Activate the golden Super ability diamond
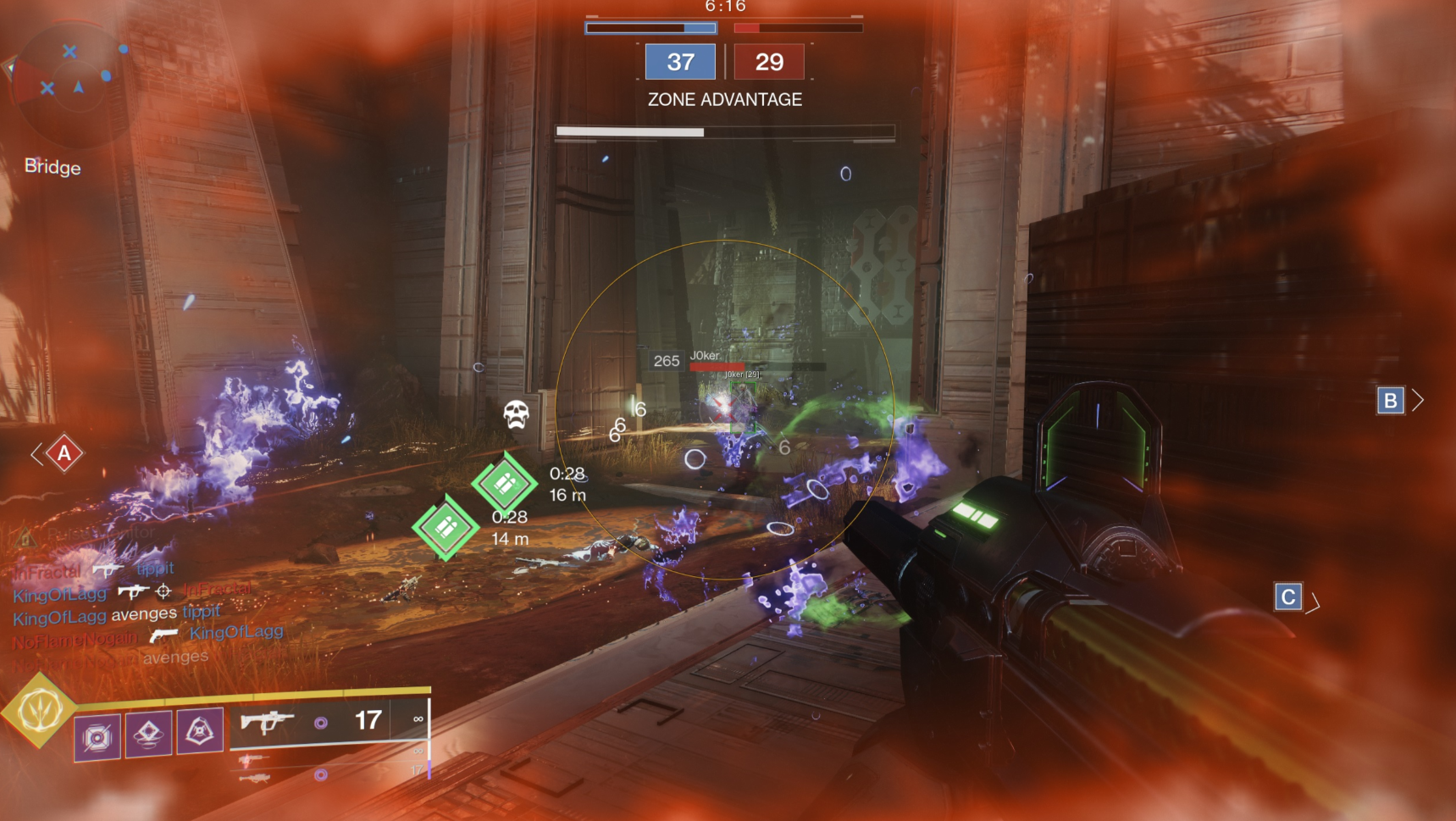1456x821 pixels. [39, 710]
